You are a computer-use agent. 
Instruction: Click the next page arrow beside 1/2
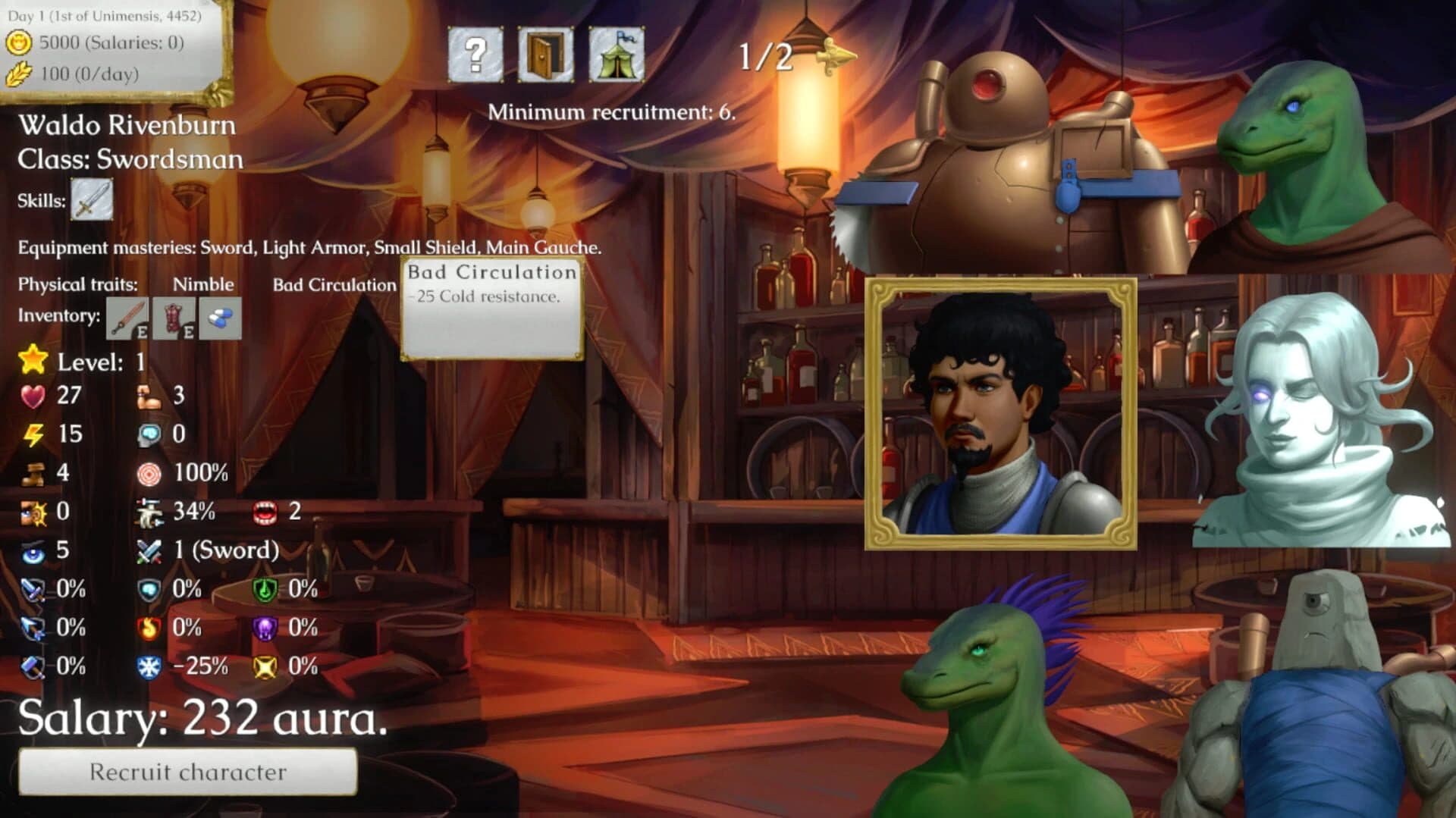pyautogui.click(x=834, y=58)
